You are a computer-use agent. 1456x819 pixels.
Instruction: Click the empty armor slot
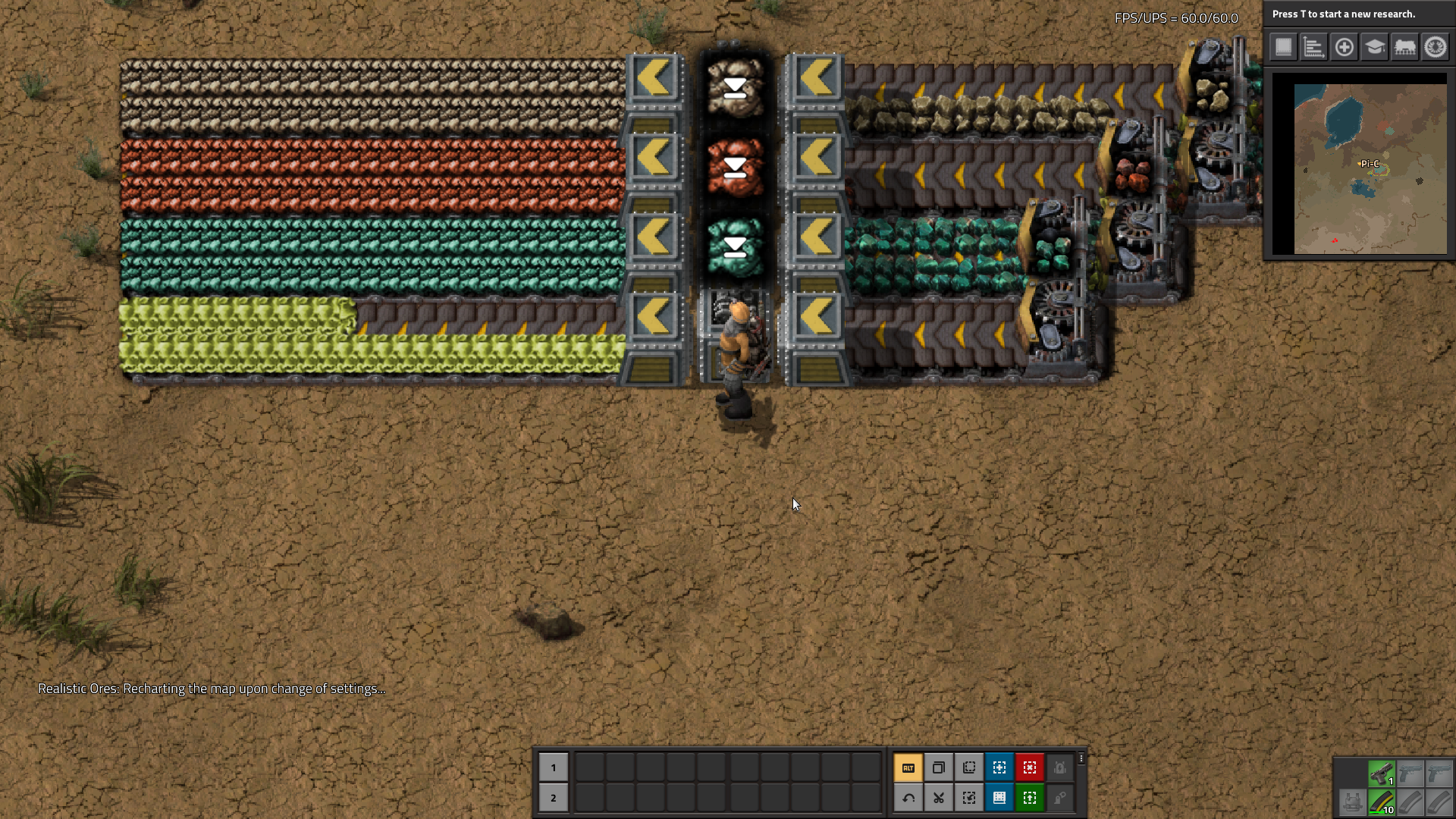point(1351,802)
